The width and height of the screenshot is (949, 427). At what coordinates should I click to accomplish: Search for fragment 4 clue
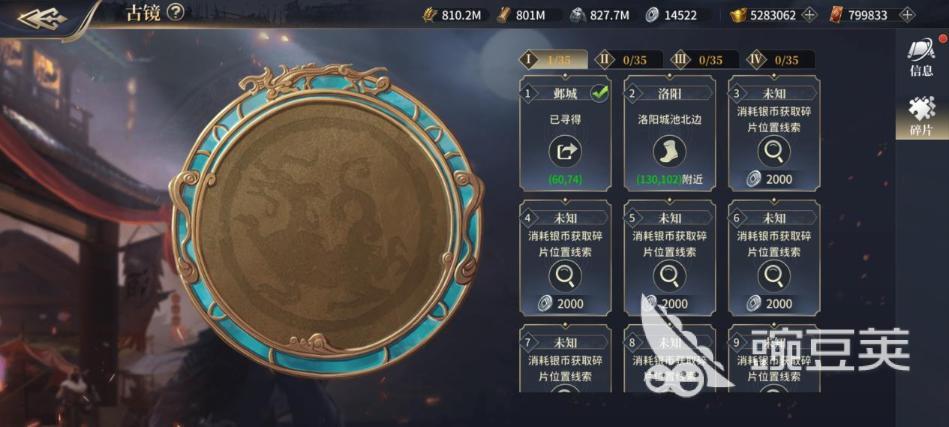[565, 277]
